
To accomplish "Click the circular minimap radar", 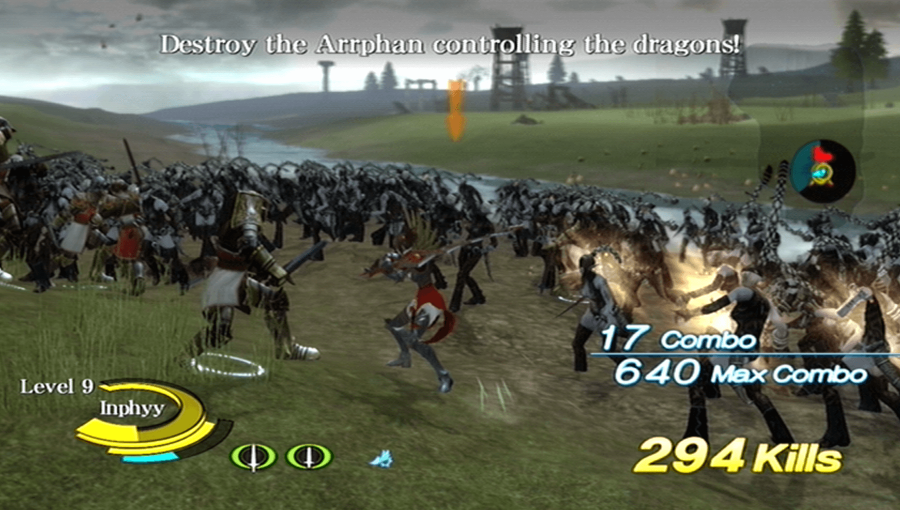I will 821,171.
